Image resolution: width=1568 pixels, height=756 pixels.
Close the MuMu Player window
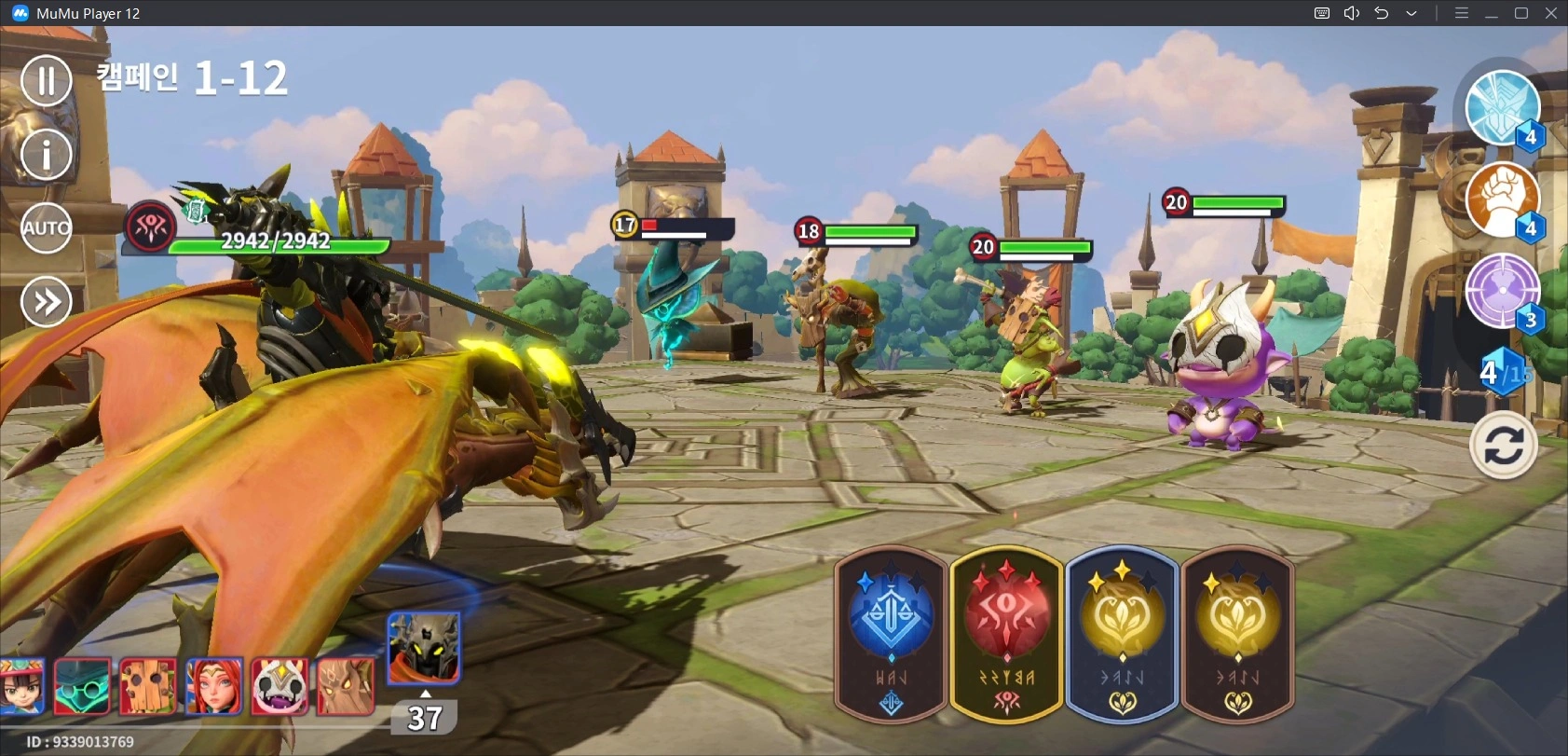click(x=1551, y=13)
